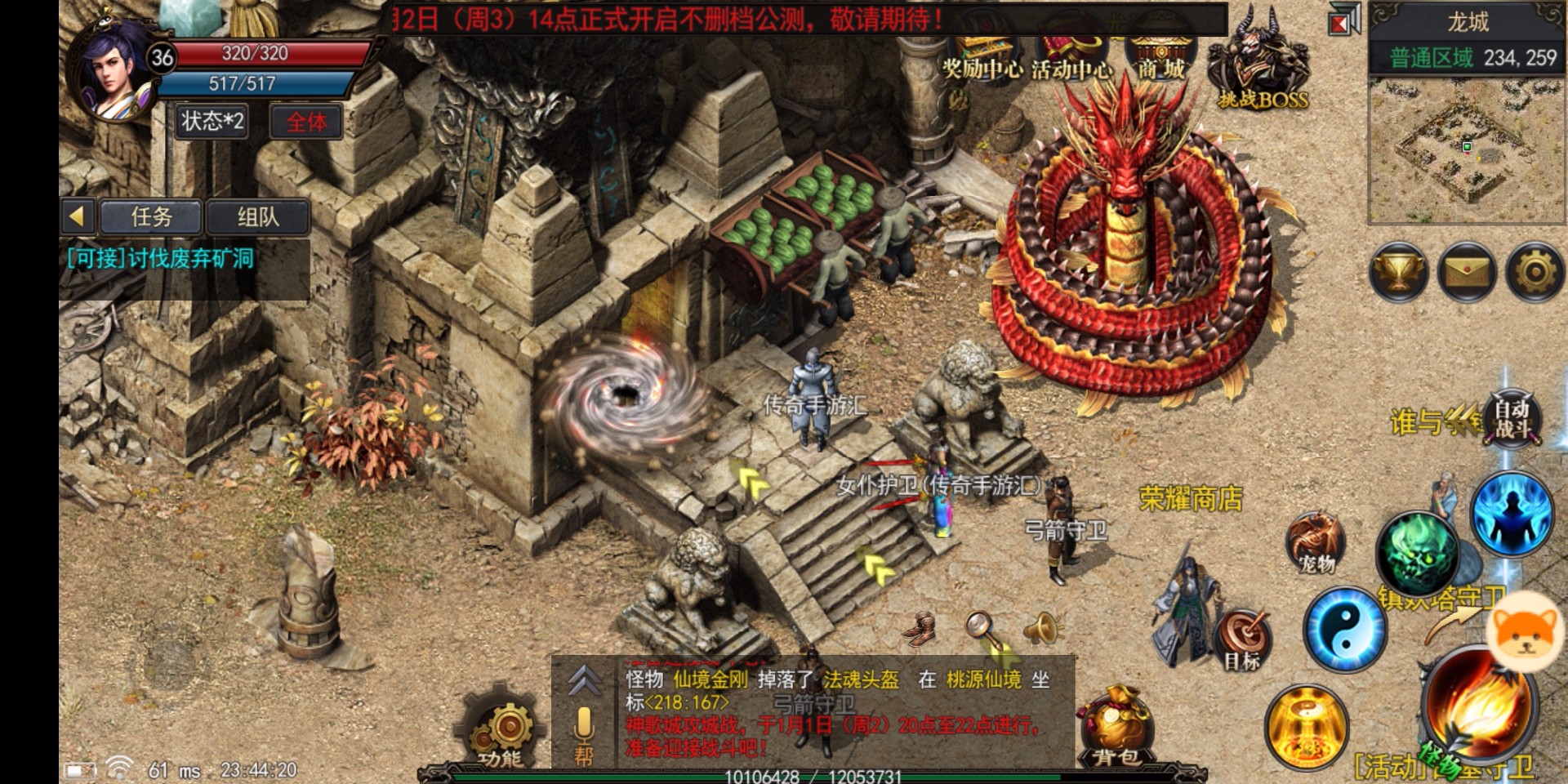
Task: Activate the green skull skill
Action: (x=1417, y=551)
